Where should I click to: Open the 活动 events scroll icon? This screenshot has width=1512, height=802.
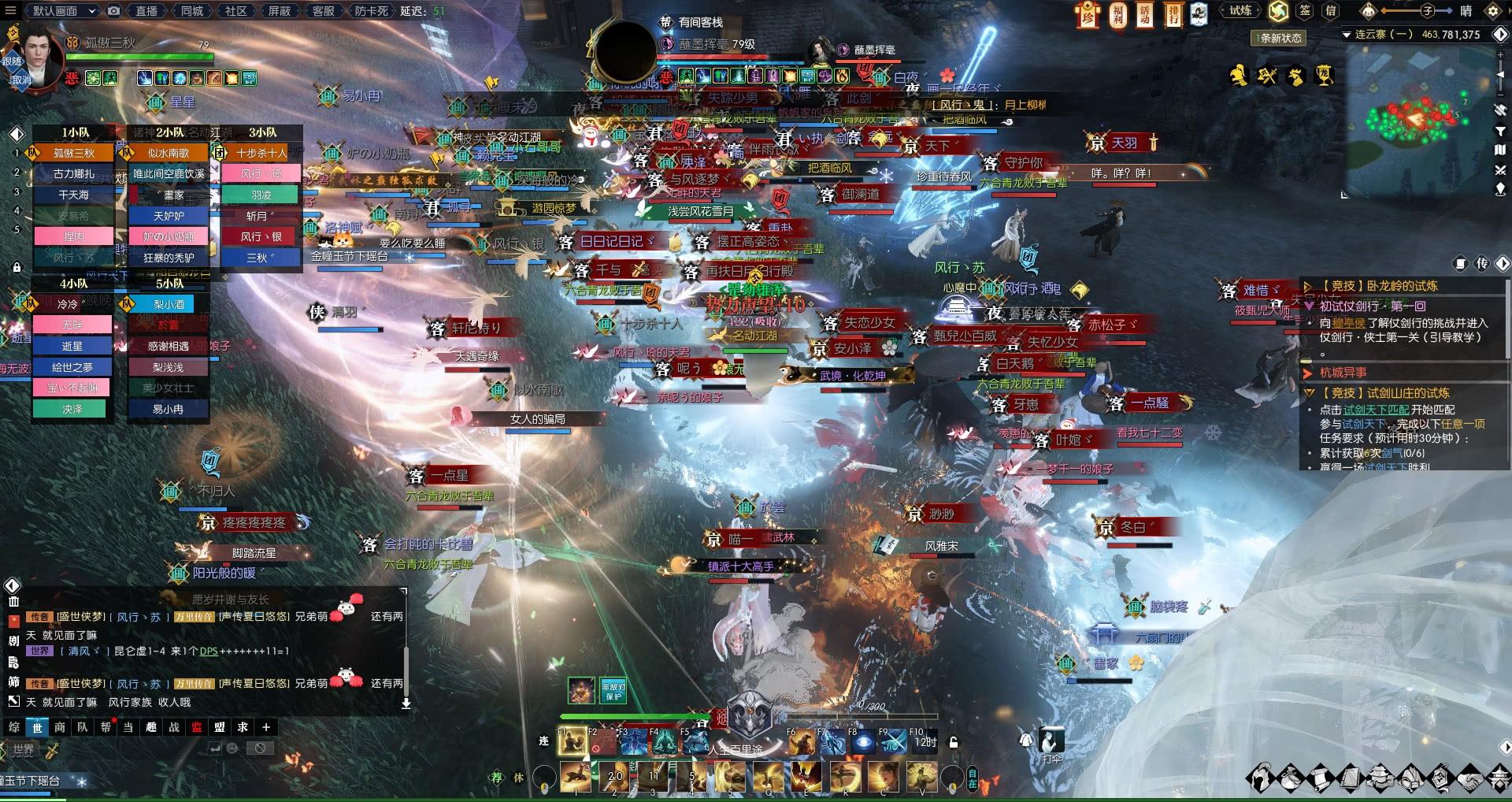1145,14
